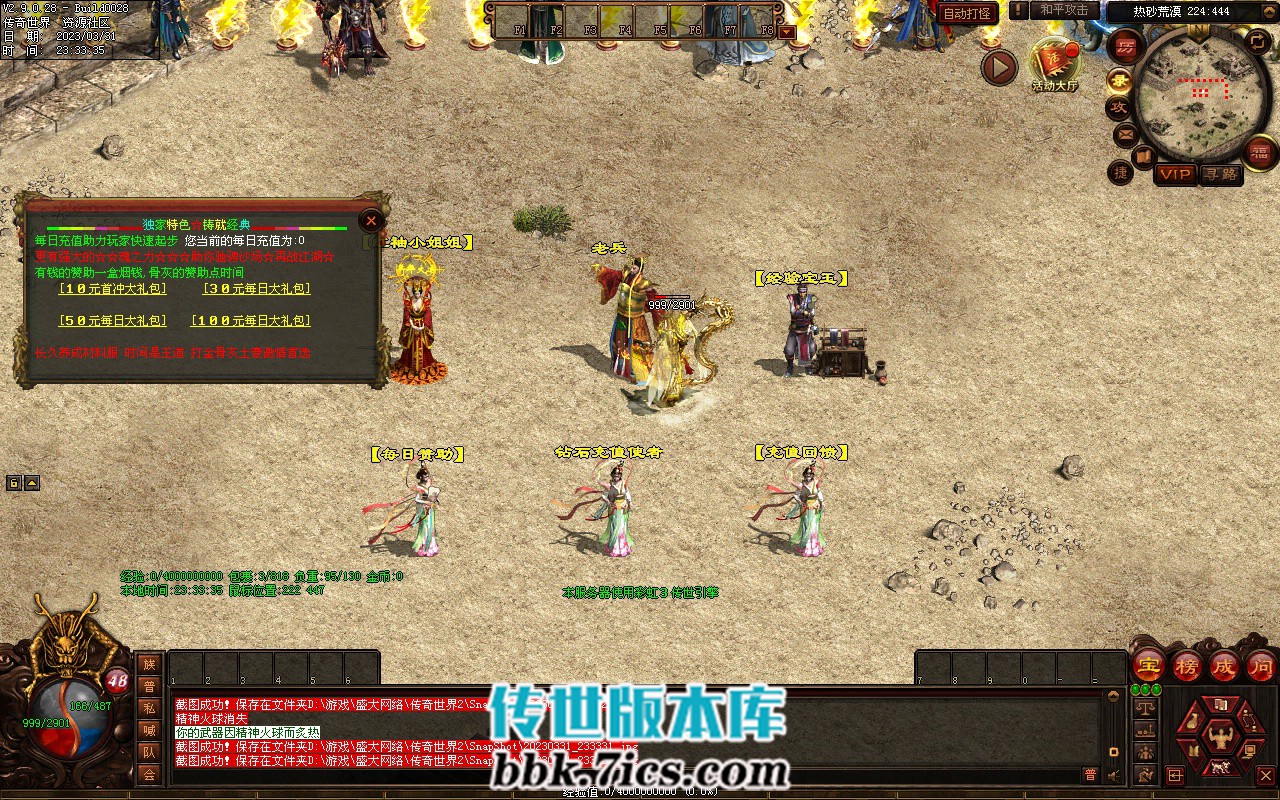Switch the 和平攻击 attack mode
The height and width of the screenshot is (800, 1280).
coord(1064,10)
